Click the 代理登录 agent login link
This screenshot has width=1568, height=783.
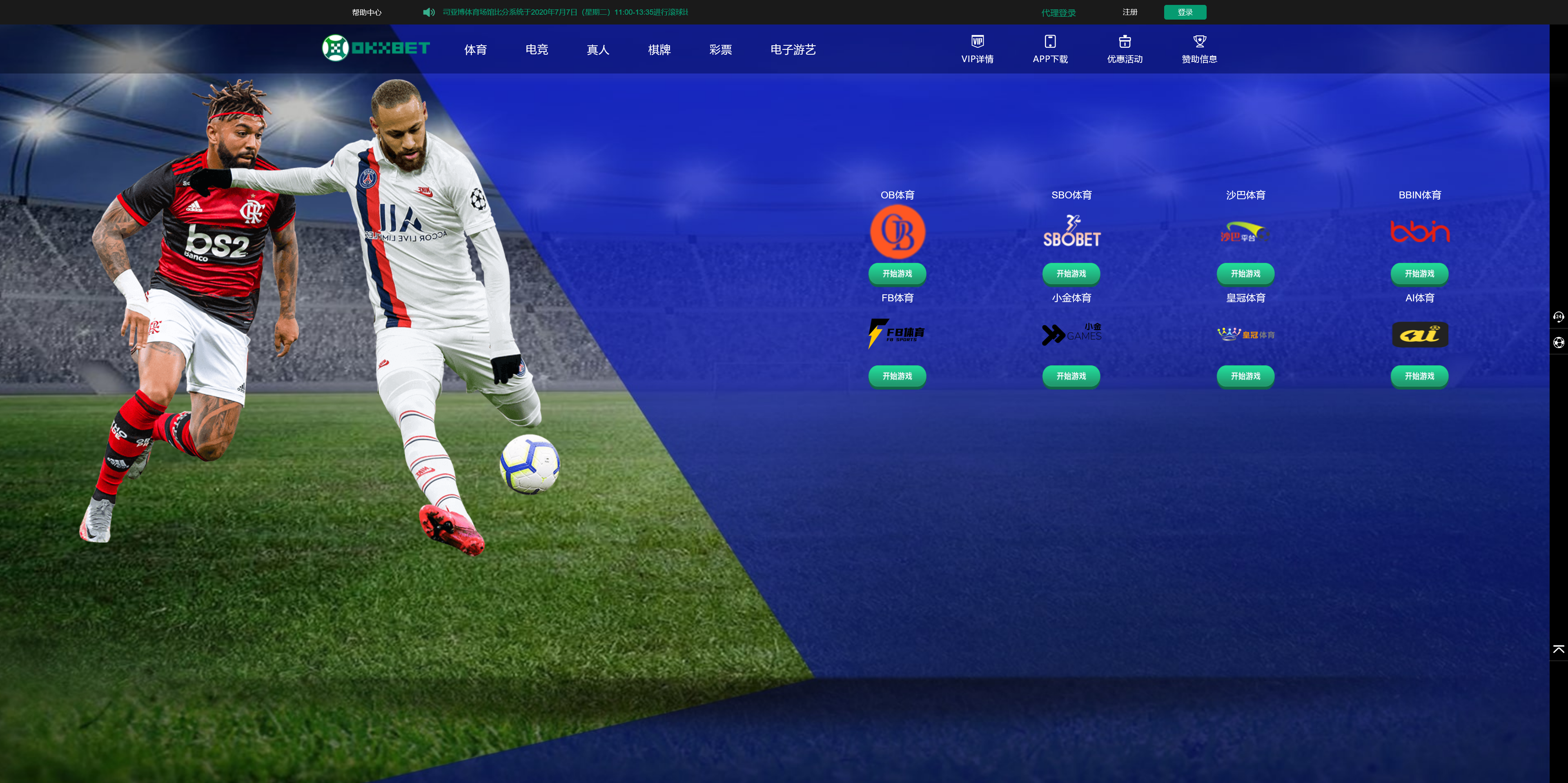(1058, 13)
